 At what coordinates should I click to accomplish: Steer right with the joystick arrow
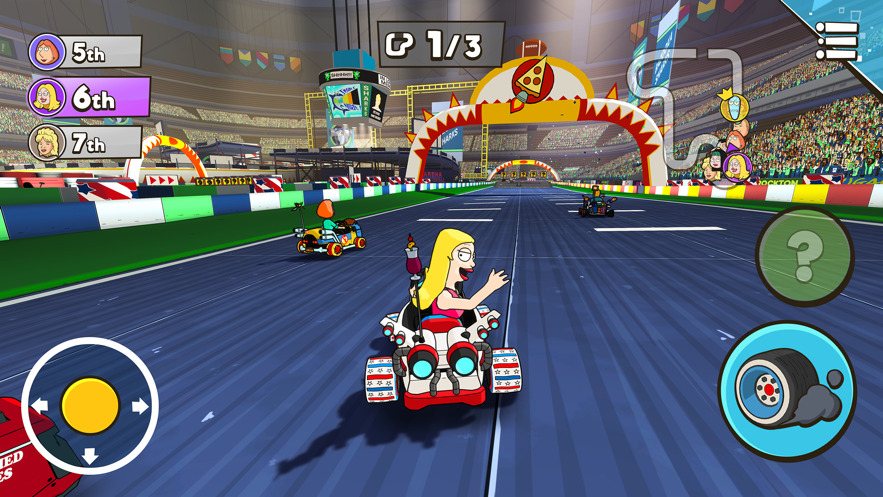click(140, 406)
